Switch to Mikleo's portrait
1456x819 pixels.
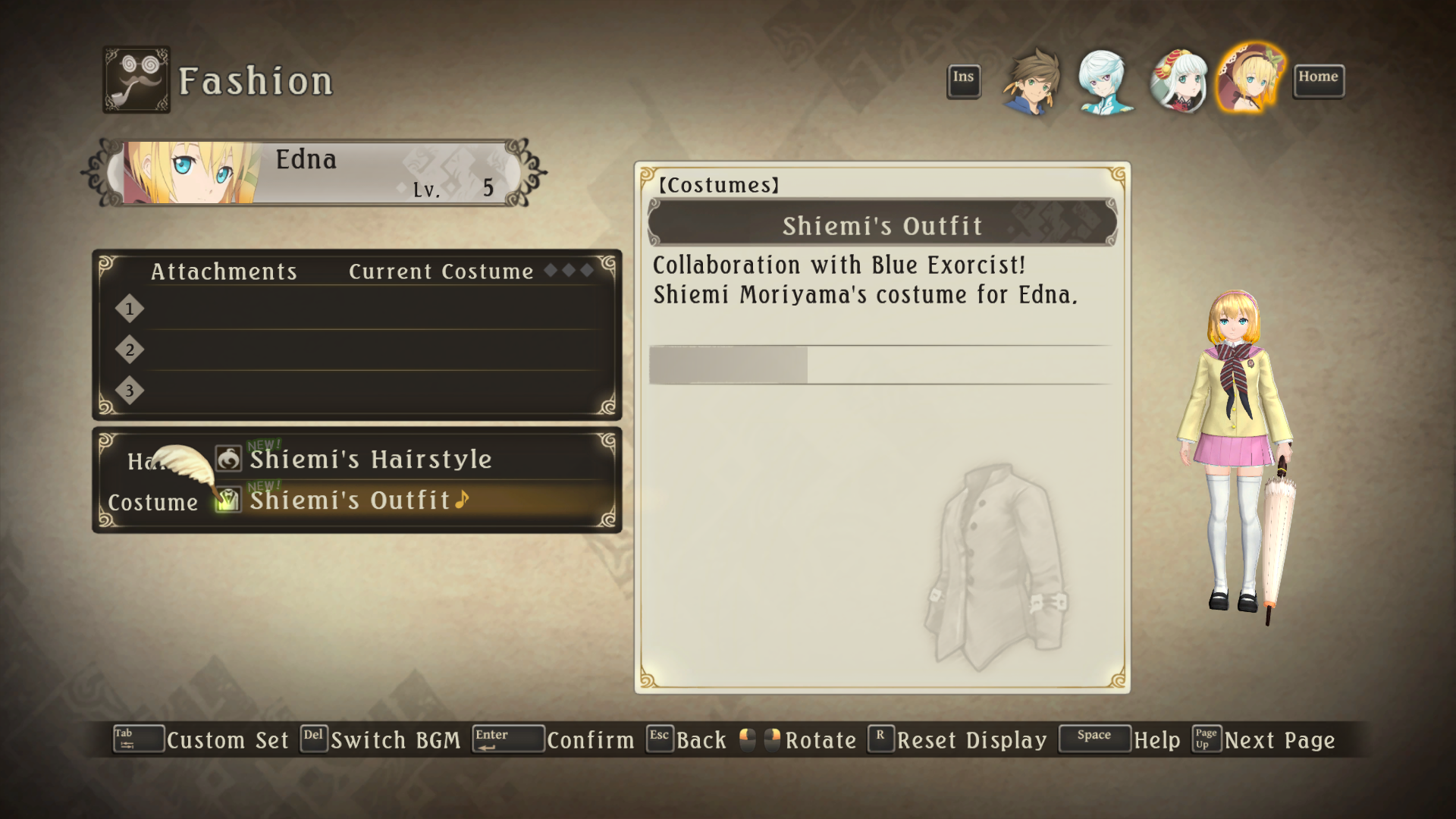pos(1104,82)
